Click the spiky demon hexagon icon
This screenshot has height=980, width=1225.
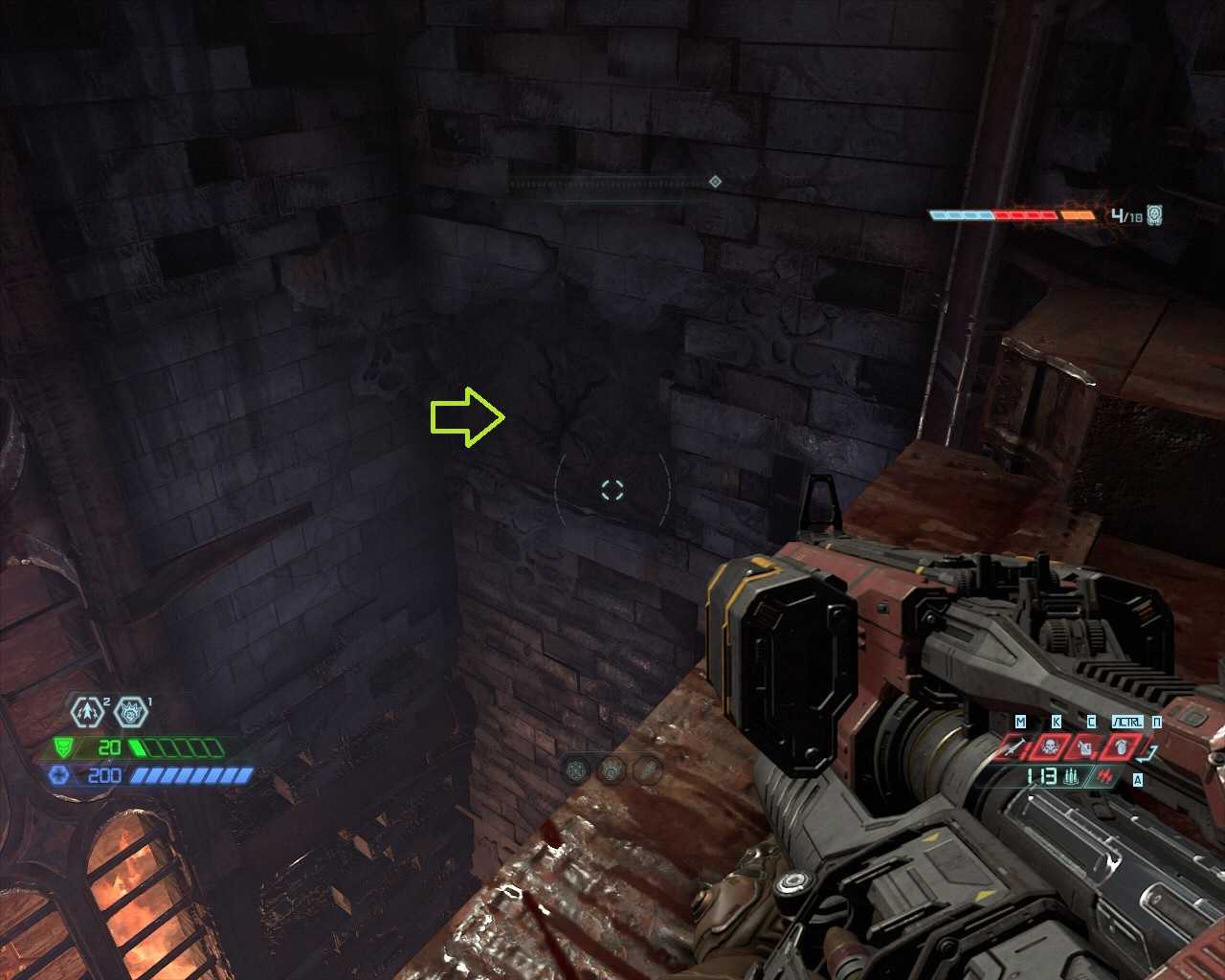129,712
